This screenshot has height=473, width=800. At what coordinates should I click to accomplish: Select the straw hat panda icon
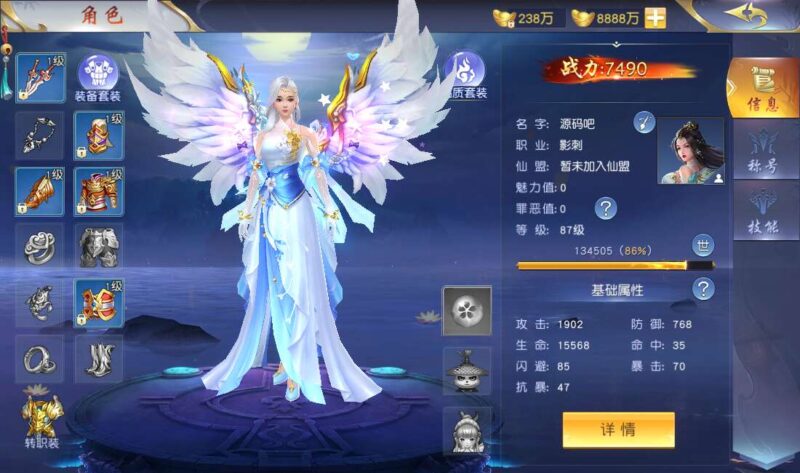point(467,370)
